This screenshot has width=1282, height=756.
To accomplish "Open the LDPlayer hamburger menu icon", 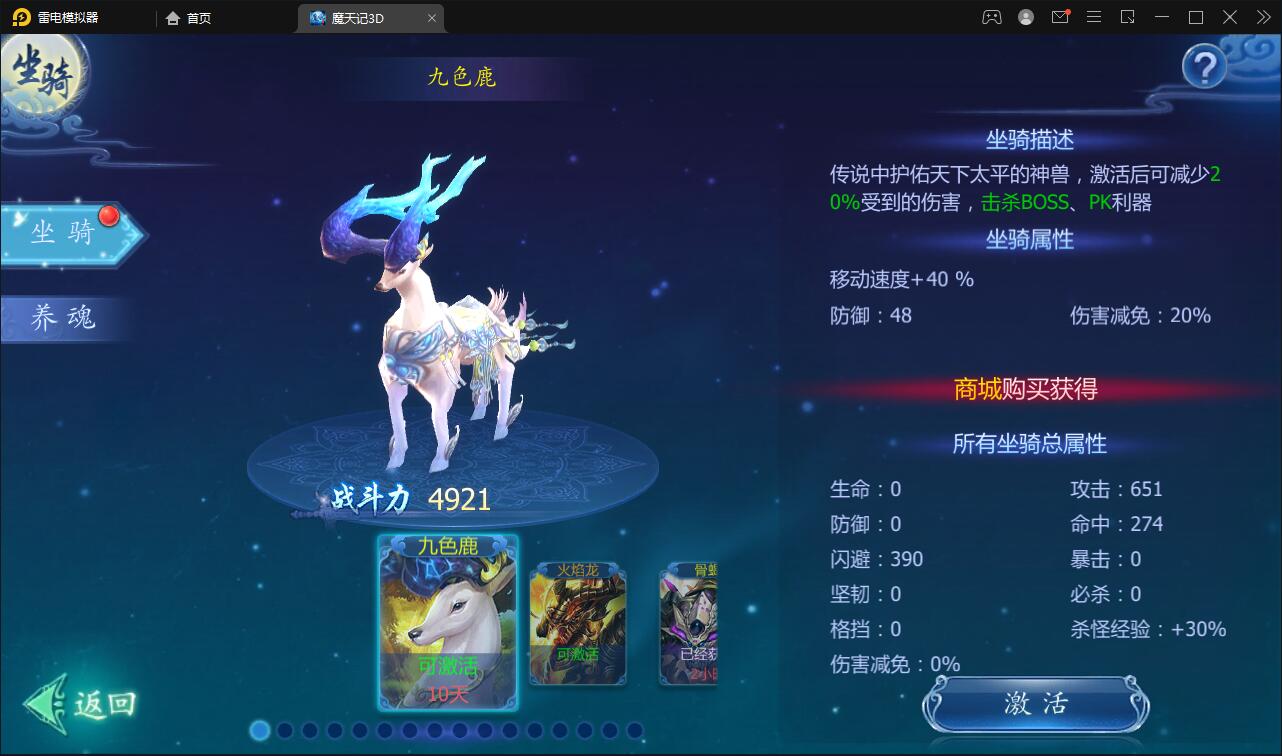I will pos(1094,17).
